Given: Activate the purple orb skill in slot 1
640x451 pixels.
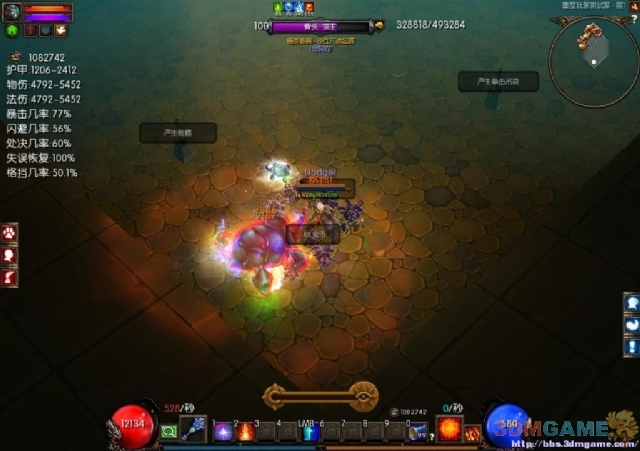Looking at the screenshot, I should [x=222, y=433].
